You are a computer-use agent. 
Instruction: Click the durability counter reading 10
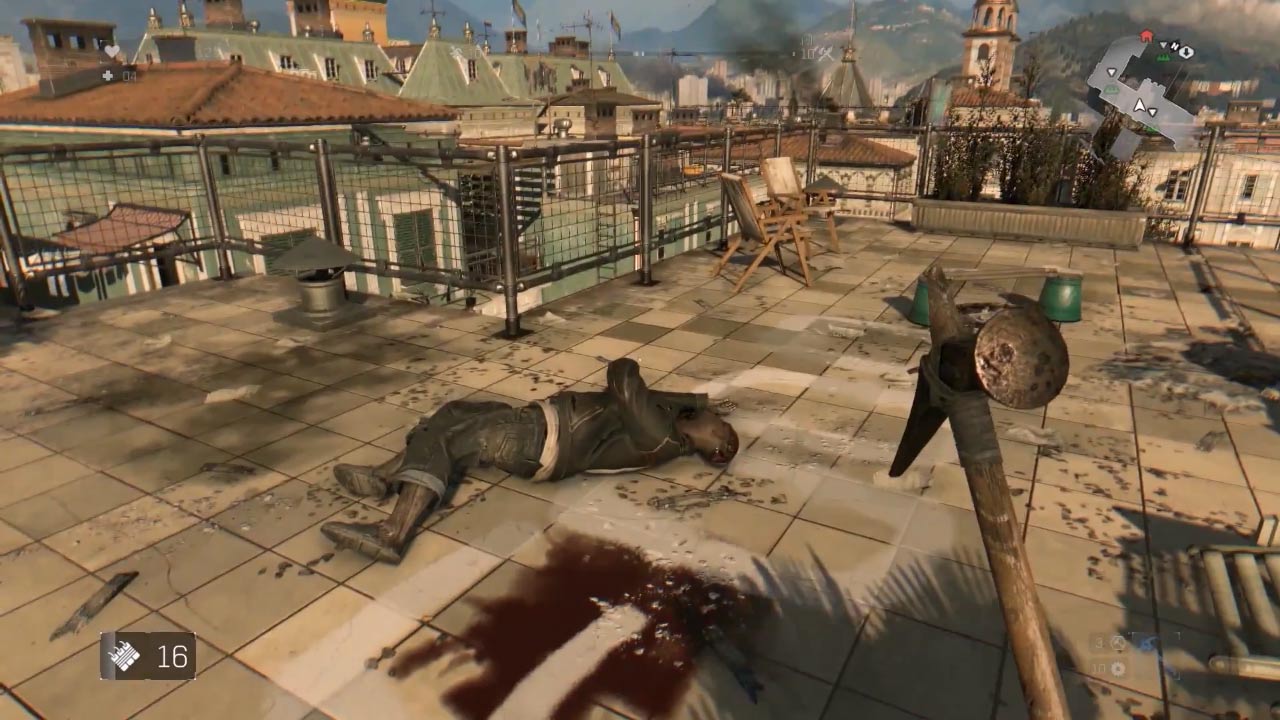click(x=1096, y=669)
